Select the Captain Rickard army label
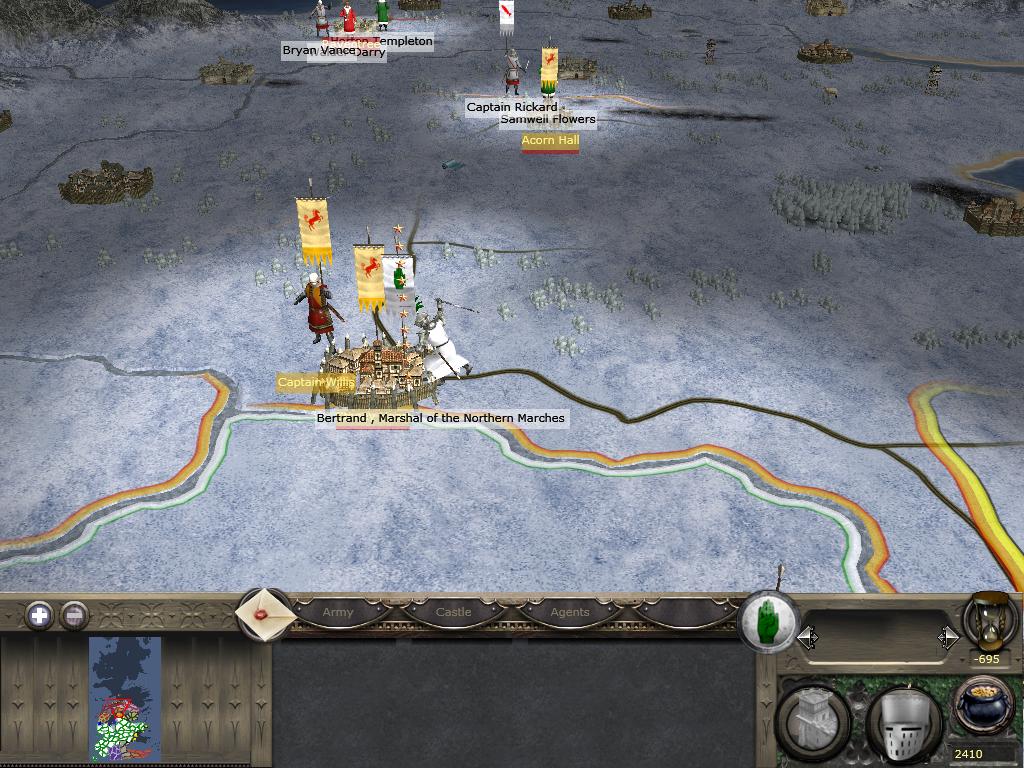This screenshot has height=768, width=1024. click(x=512, y=107)
